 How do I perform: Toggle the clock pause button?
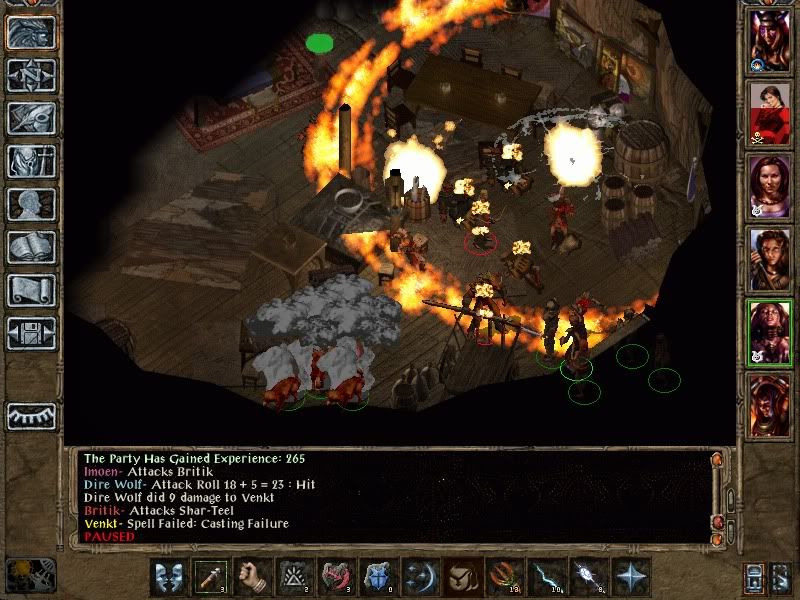(31, 575)
